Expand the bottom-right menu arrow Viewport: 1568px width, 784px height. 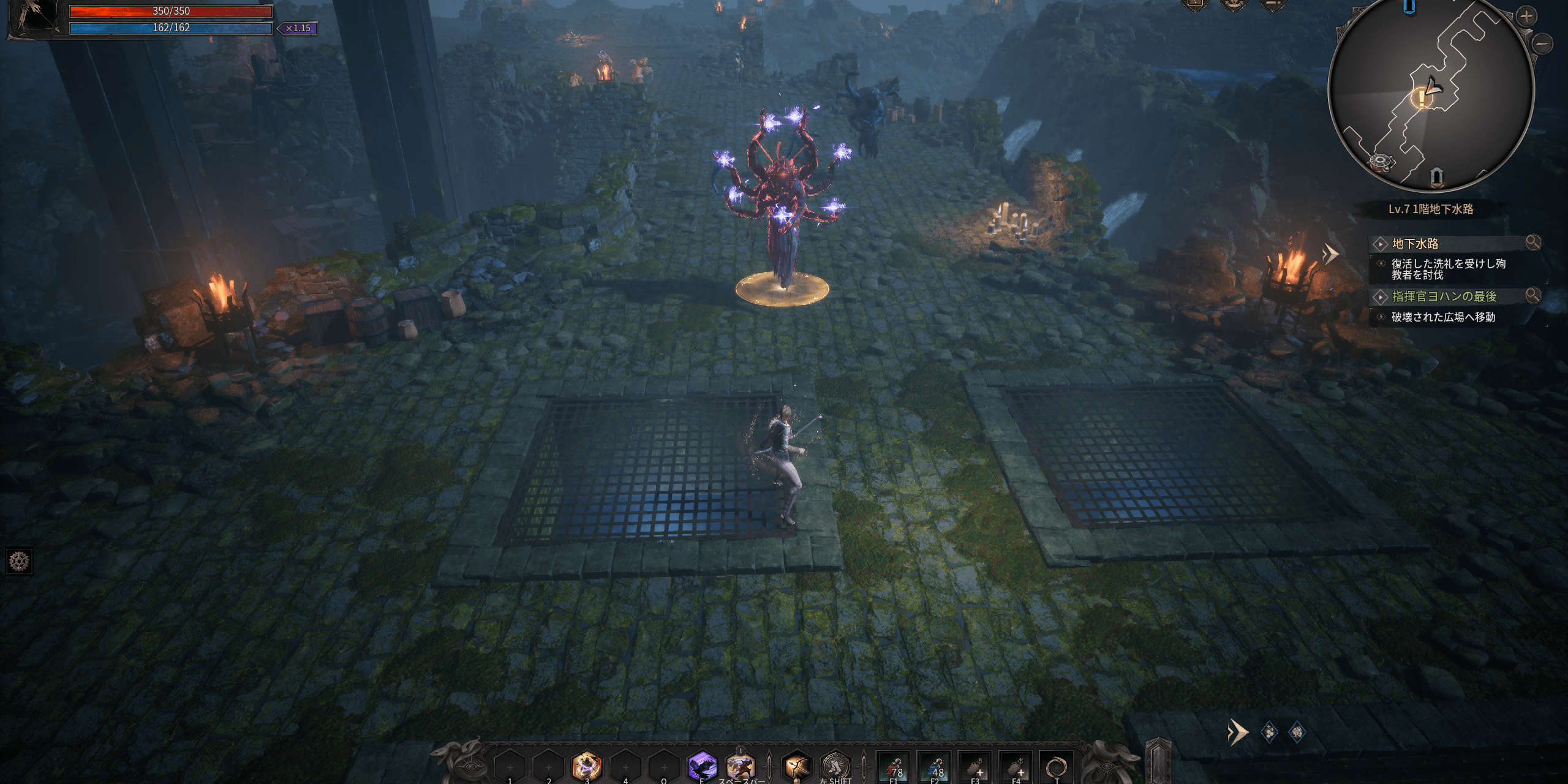(1237, 732)
